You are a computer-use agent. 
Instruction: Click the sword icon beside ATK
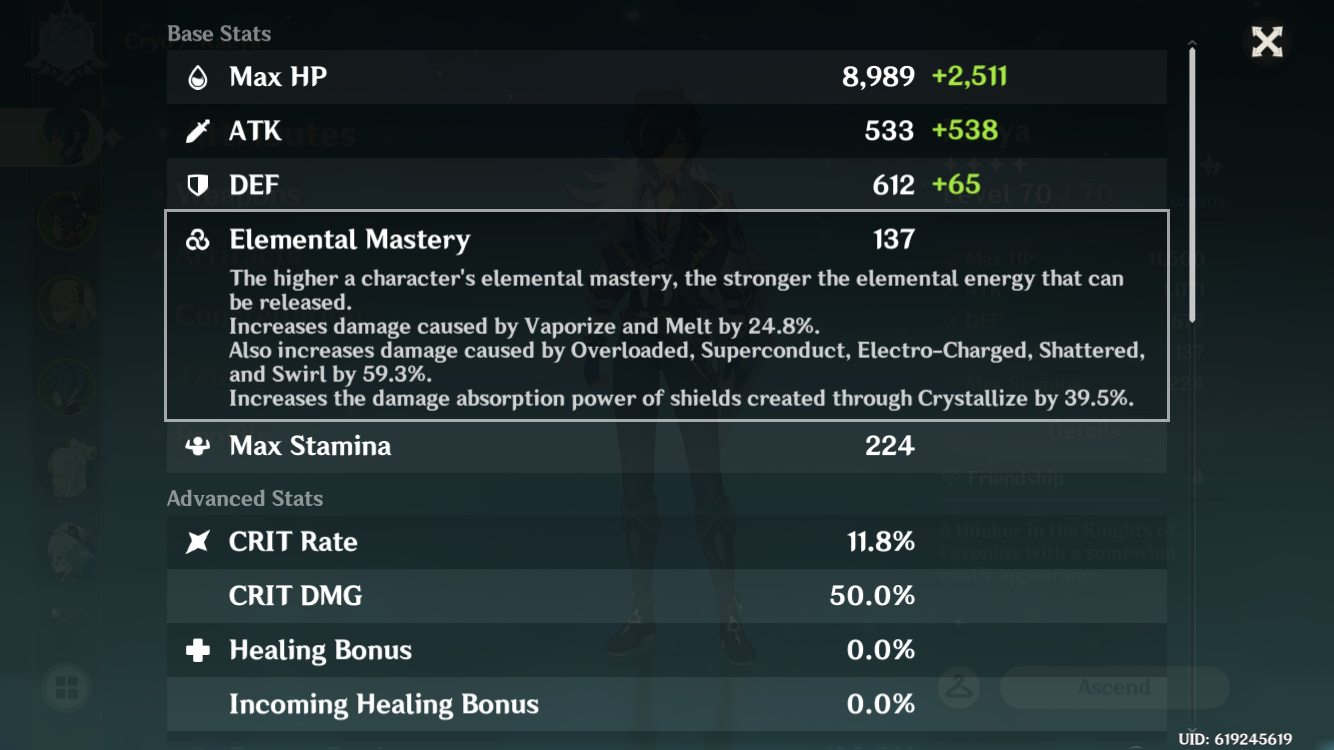[x=198, y=130]
